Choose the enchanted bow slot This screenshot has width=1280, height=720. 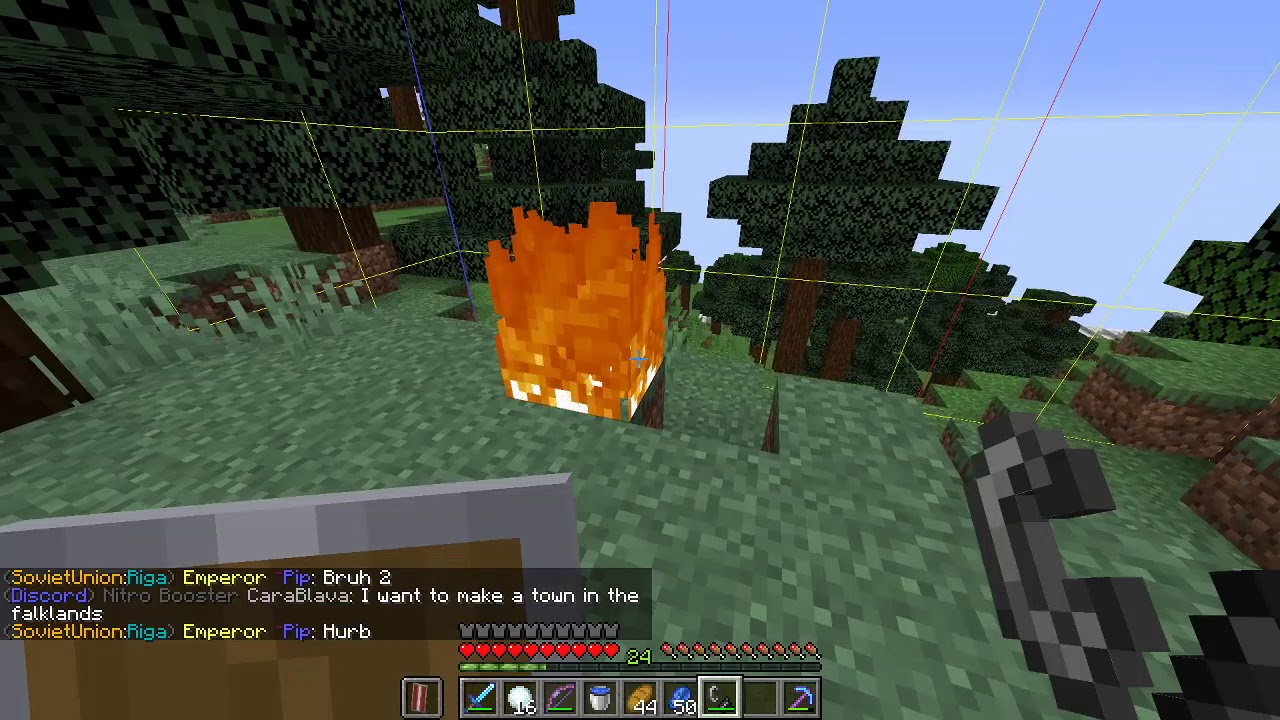560,697
